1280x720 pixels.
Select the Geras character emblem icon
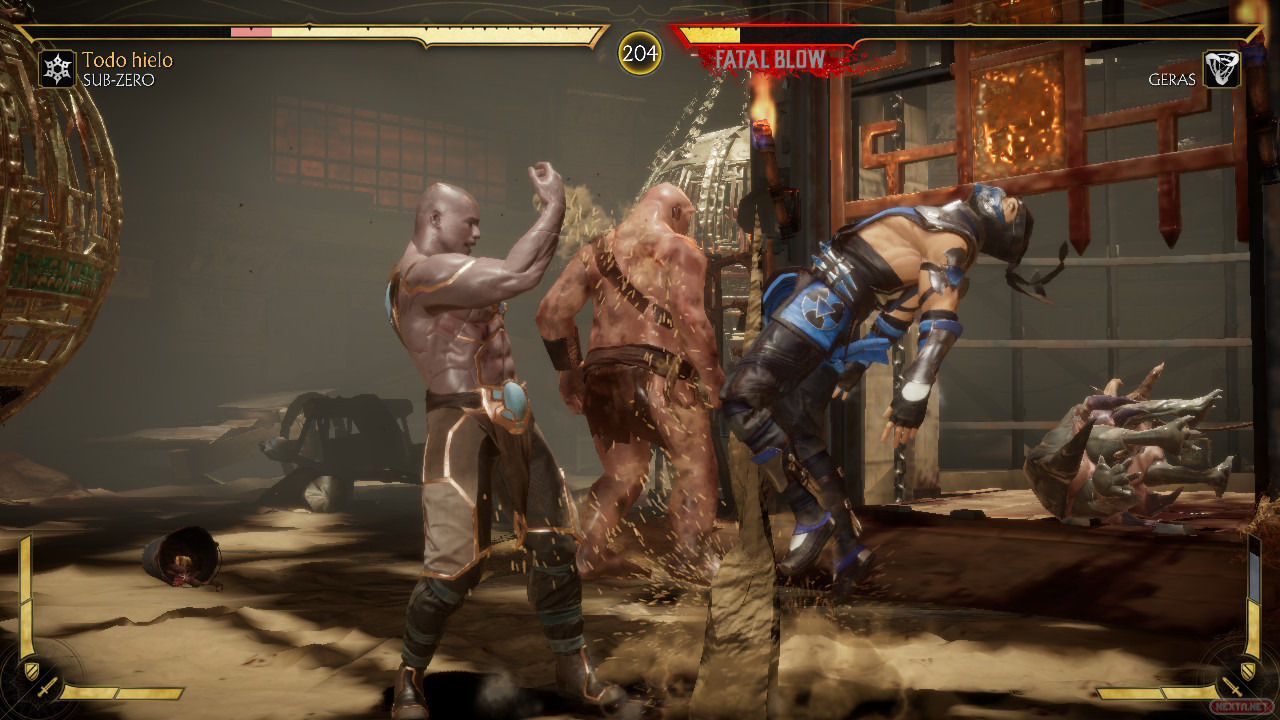pos(1221,69)
